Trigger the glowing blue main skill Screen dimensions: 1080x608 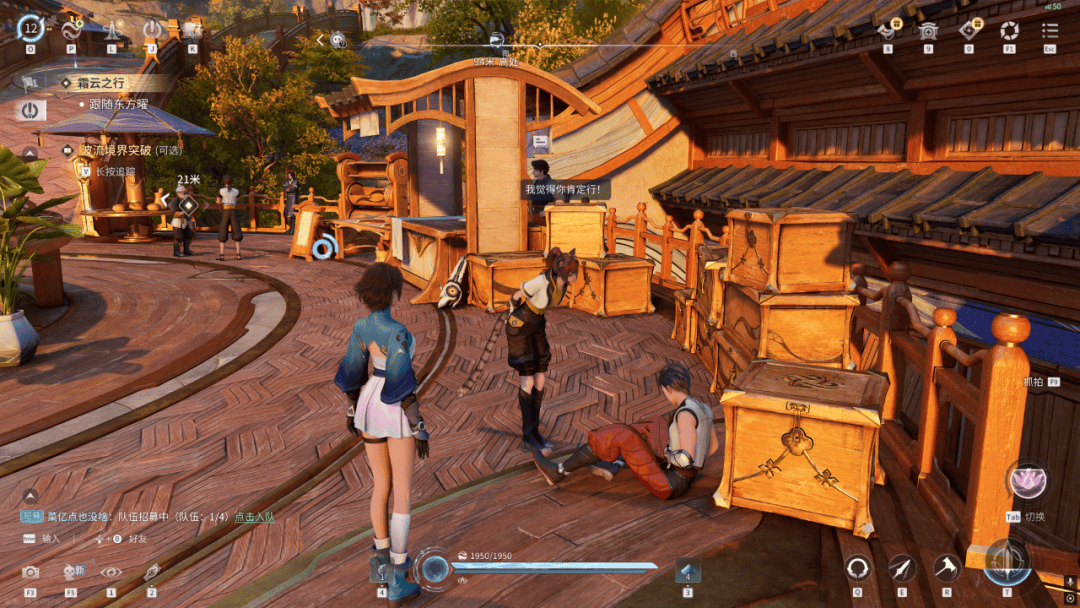[x=1007, y=562]
